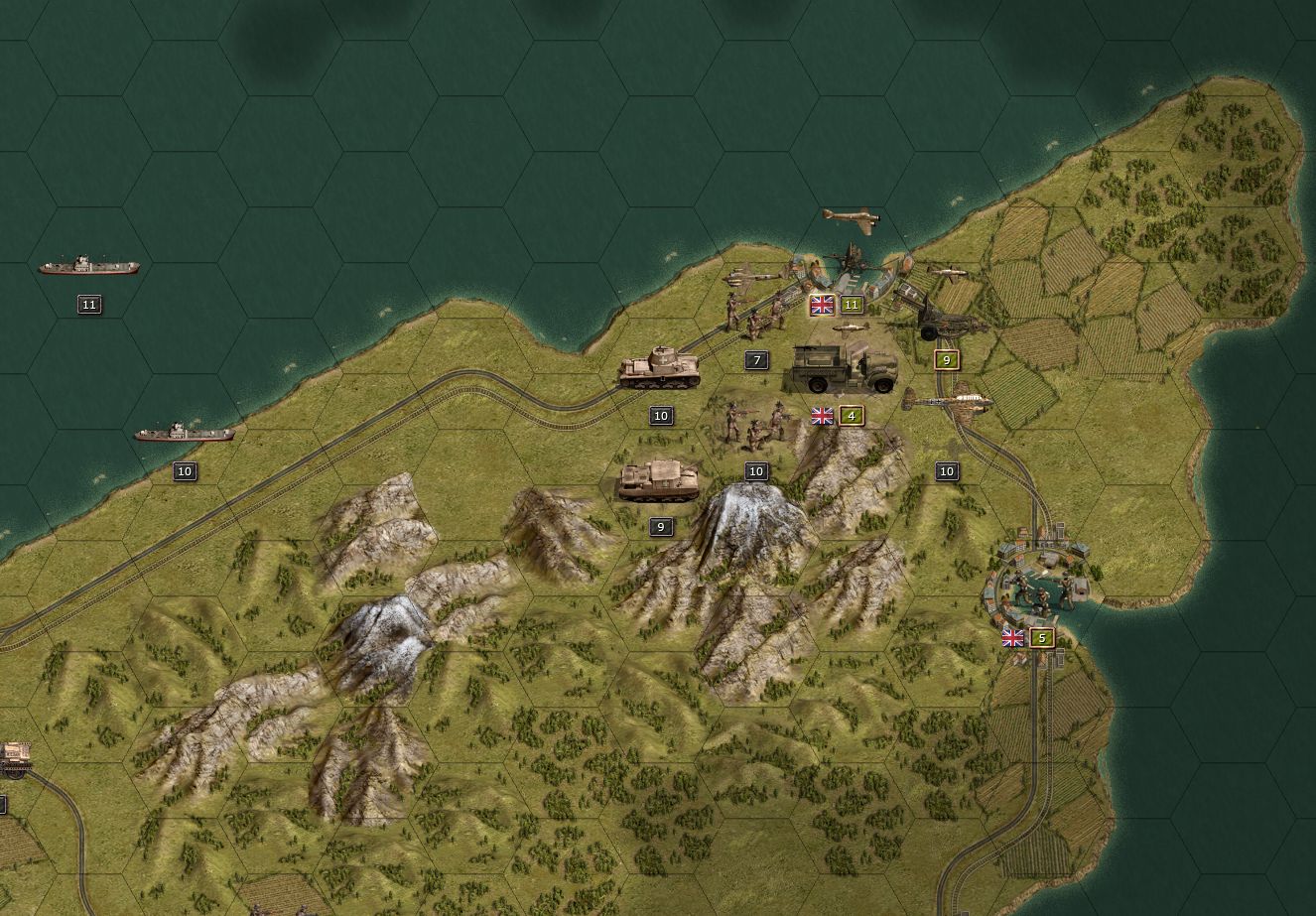Select the British truck with strength 4
The width and height of the screenshot is (1316, 916).
click(x=845, y=369)
